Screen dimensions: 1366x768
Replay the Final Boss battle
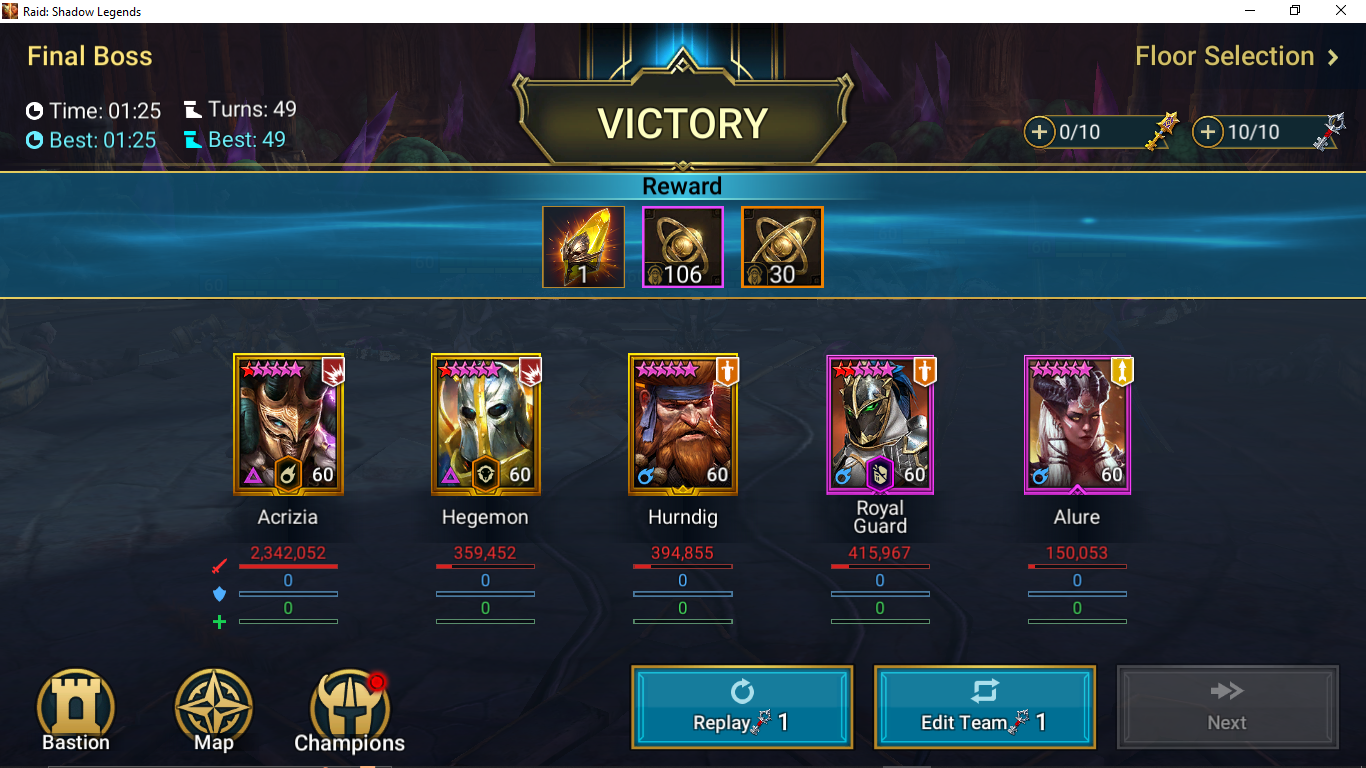pos(742,707)
